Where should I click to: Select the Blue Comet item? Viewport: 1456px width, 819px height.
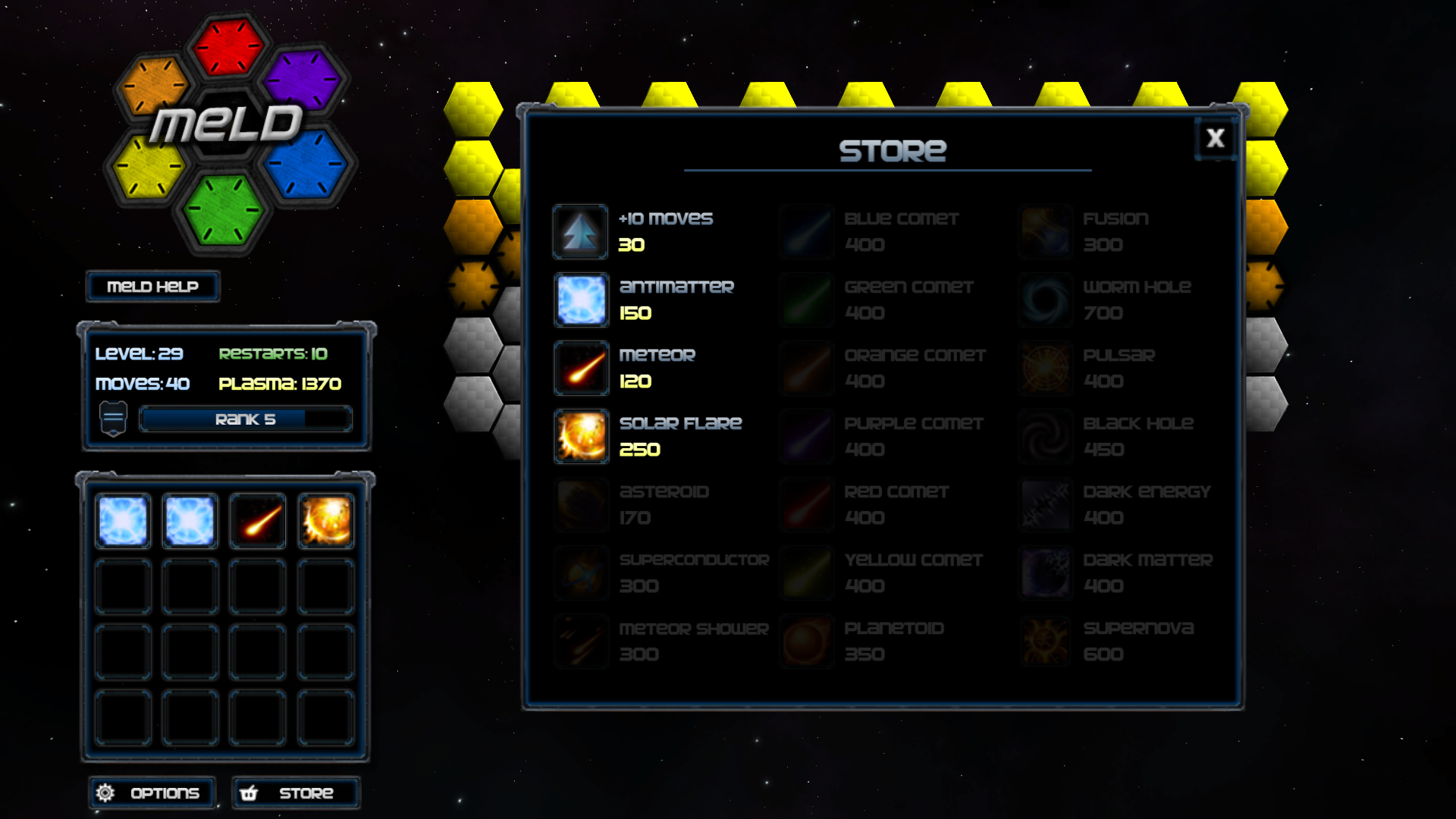pyautogui.click(x=807, y=231)
